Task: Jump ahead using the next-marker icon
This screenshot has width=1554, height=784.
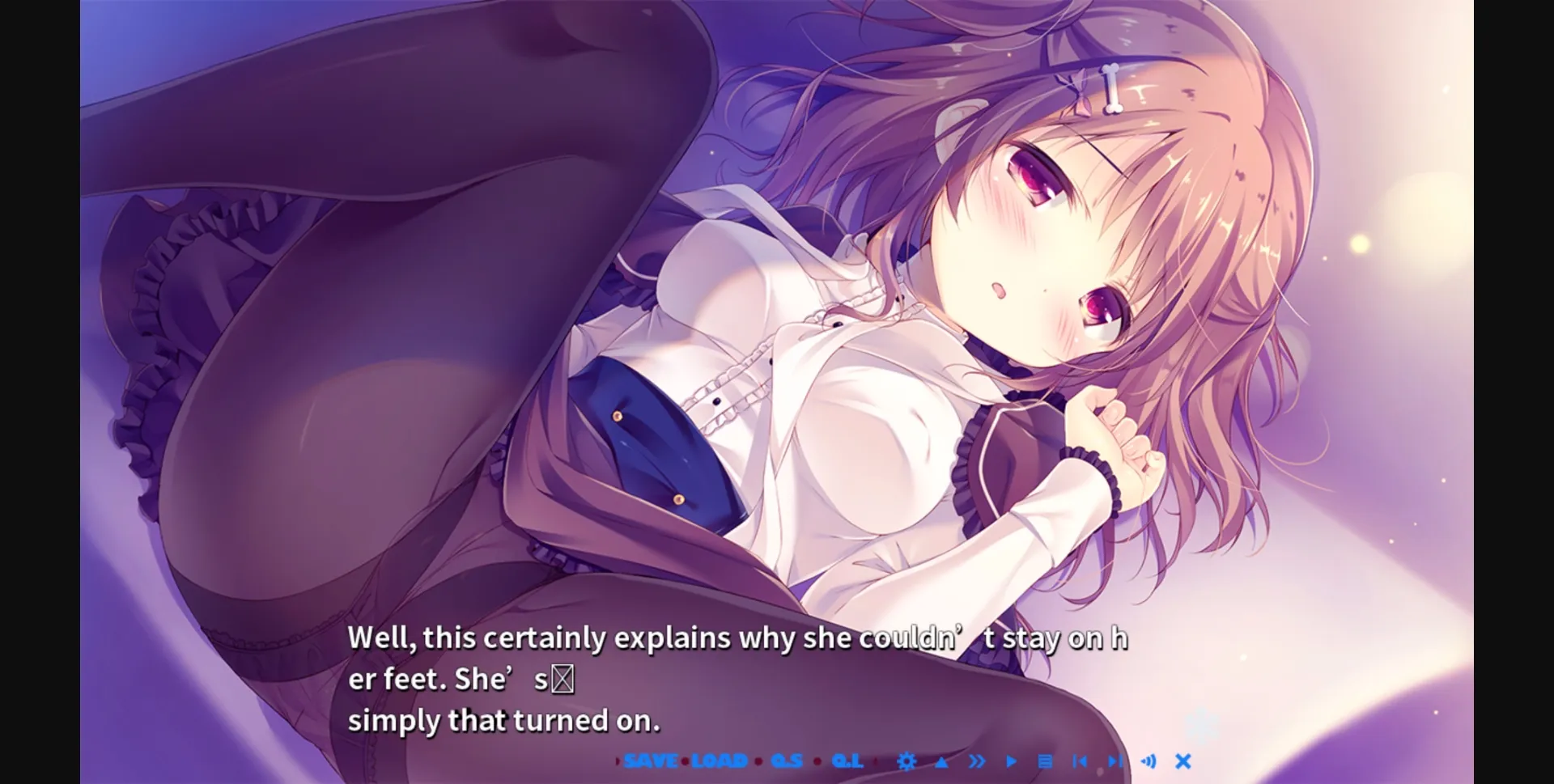Action: point(1115,762)
